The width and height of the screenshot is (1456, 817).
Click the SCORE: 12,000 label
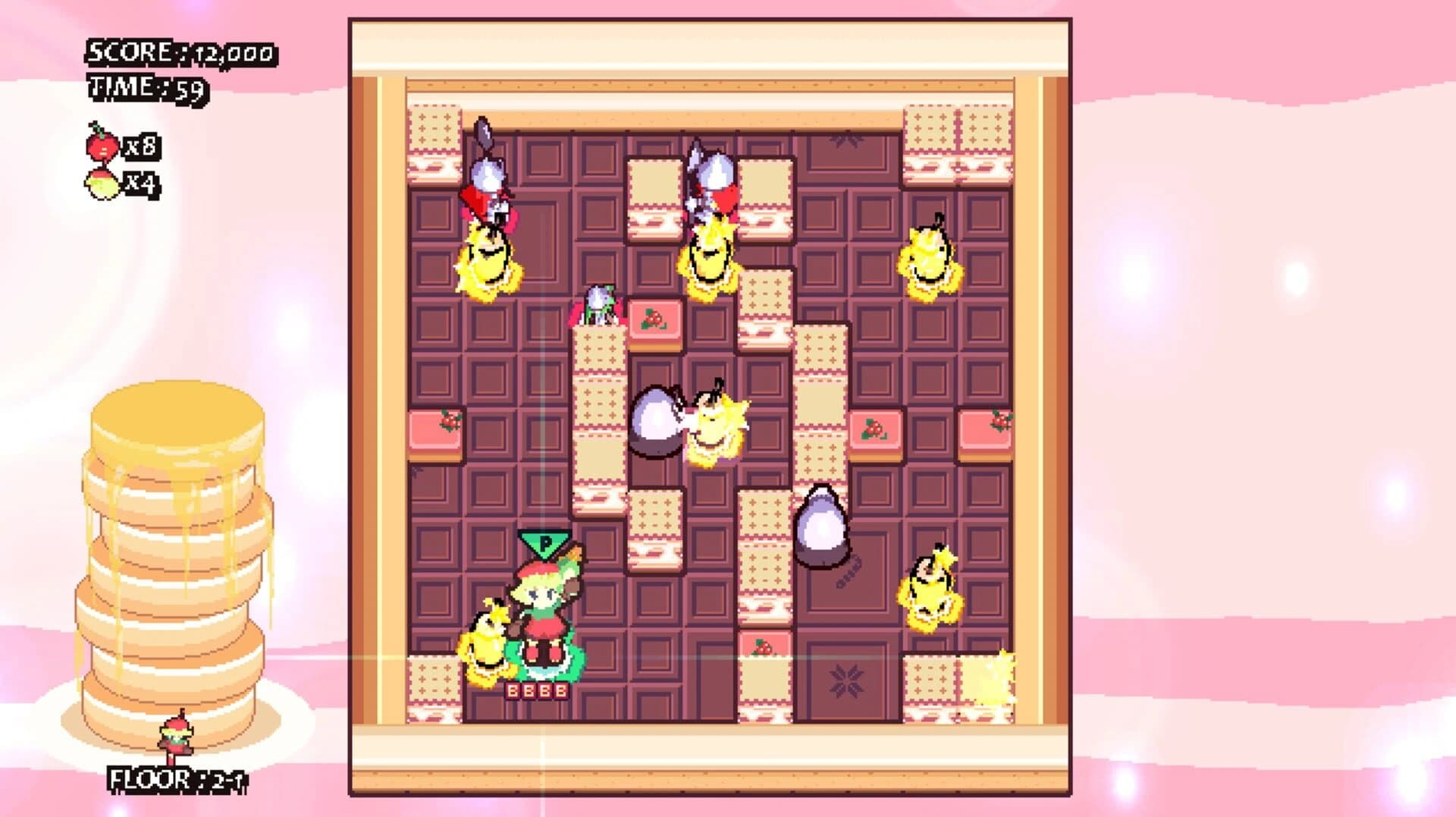(x=182, y=53)
